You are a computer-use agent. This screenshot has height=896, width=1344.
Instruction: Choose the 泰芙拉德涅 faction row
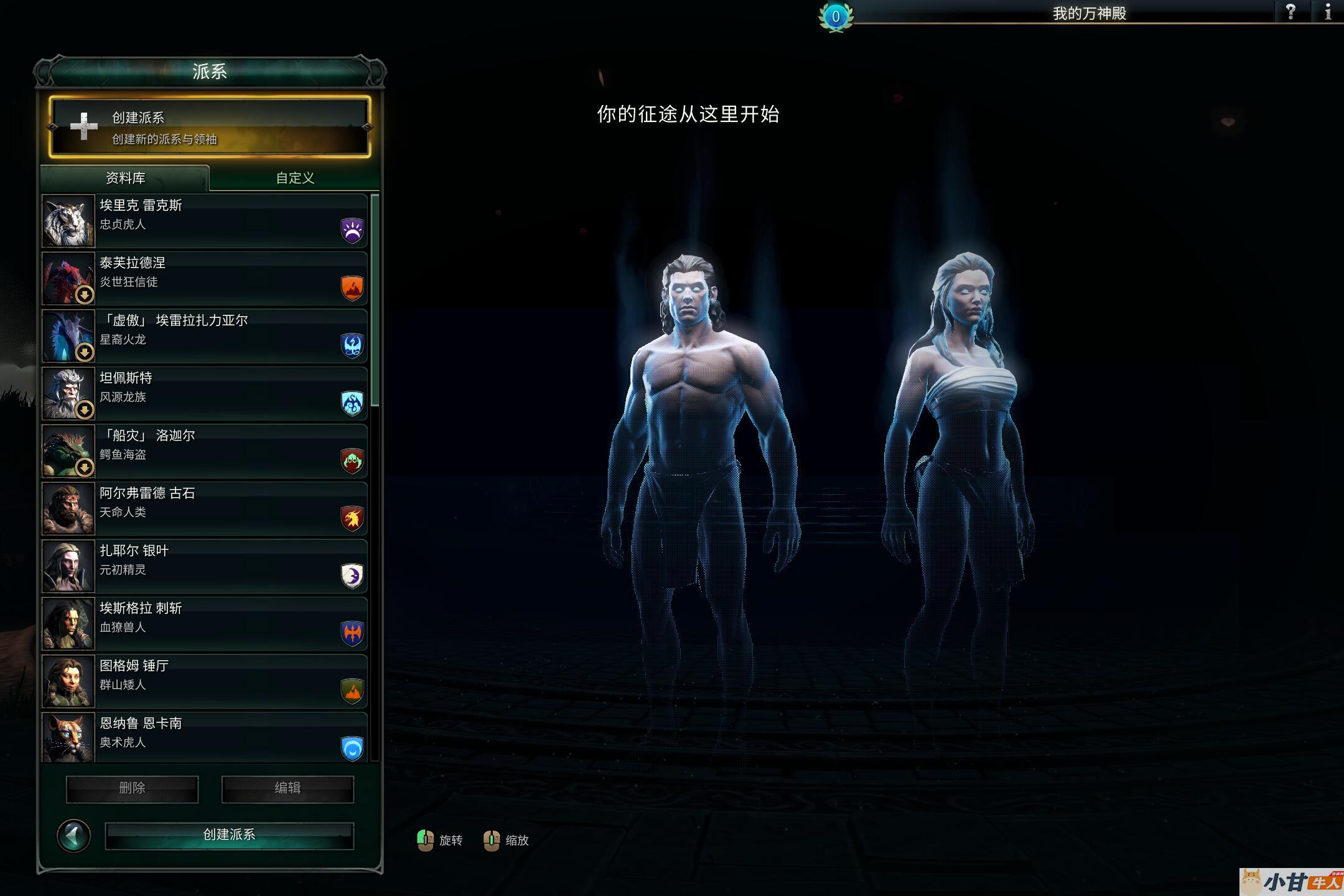pos(205,278)
